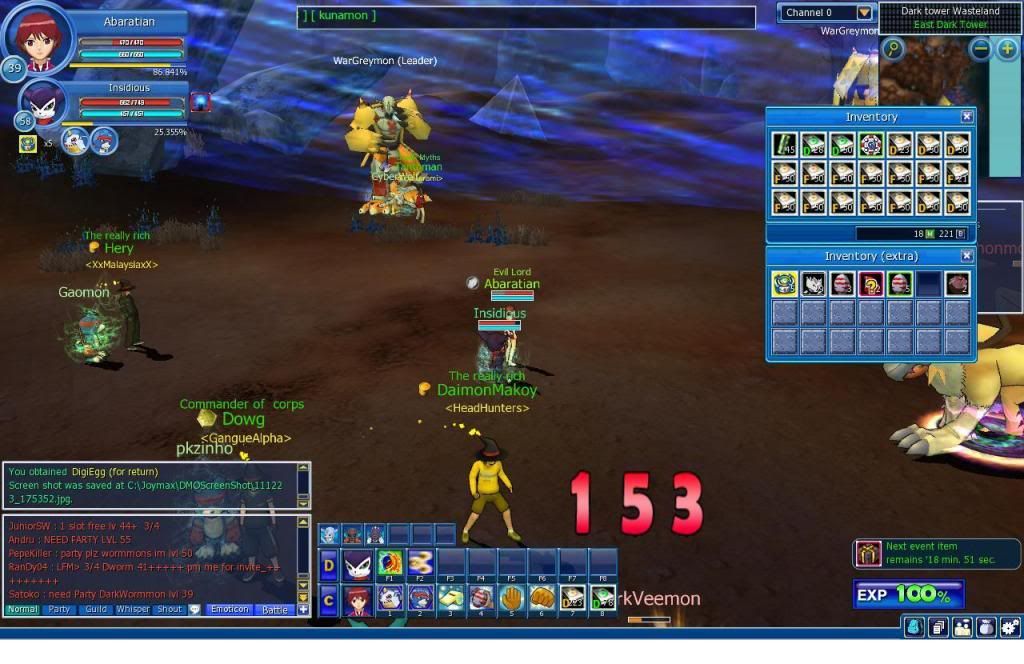This screenshot has width=1024, height=664.
Task: Open the Channel 0 dropdown
Action: pos(864,13)
